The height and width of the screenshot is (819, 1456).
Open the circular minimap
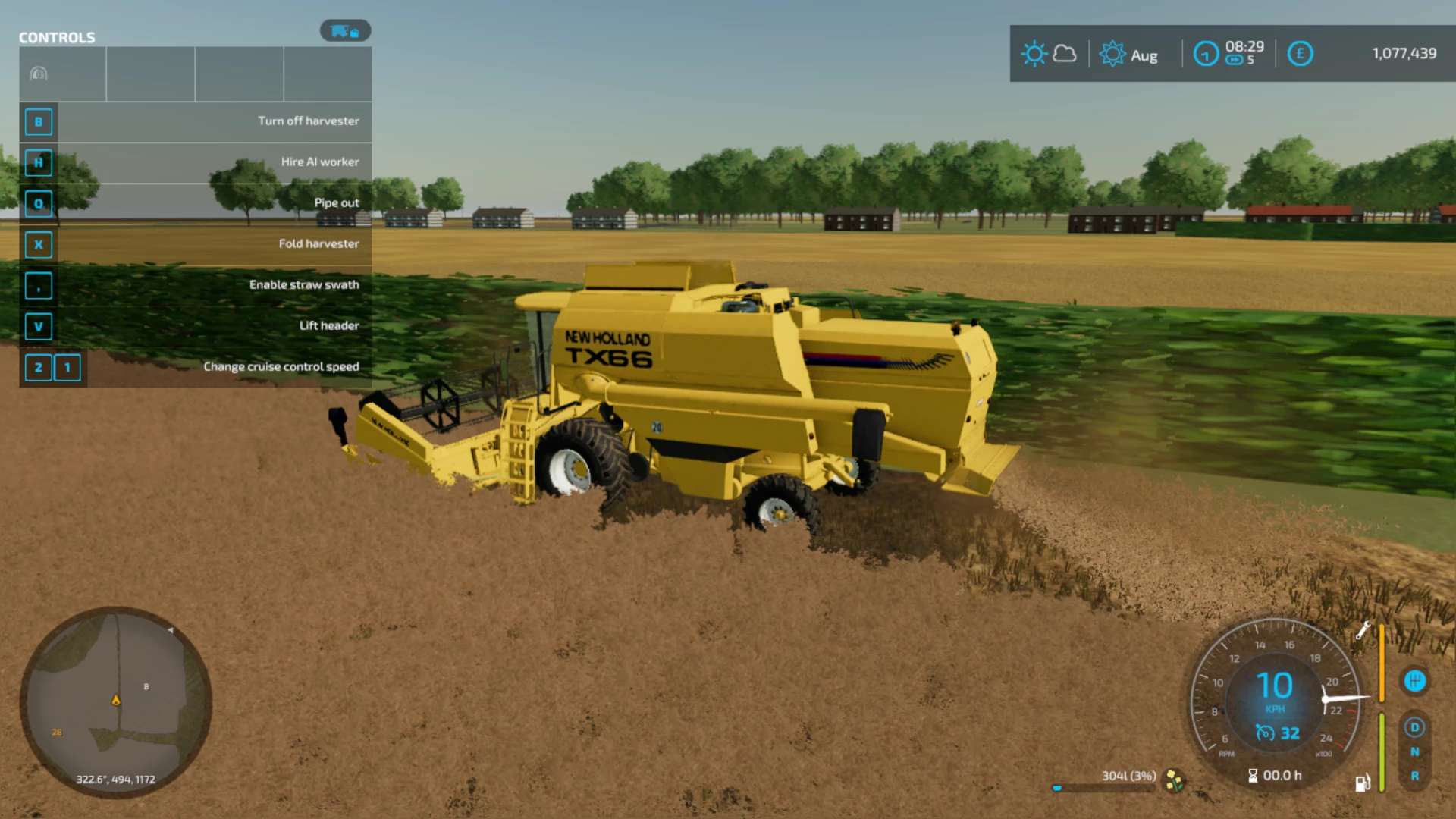coord(115,702)
